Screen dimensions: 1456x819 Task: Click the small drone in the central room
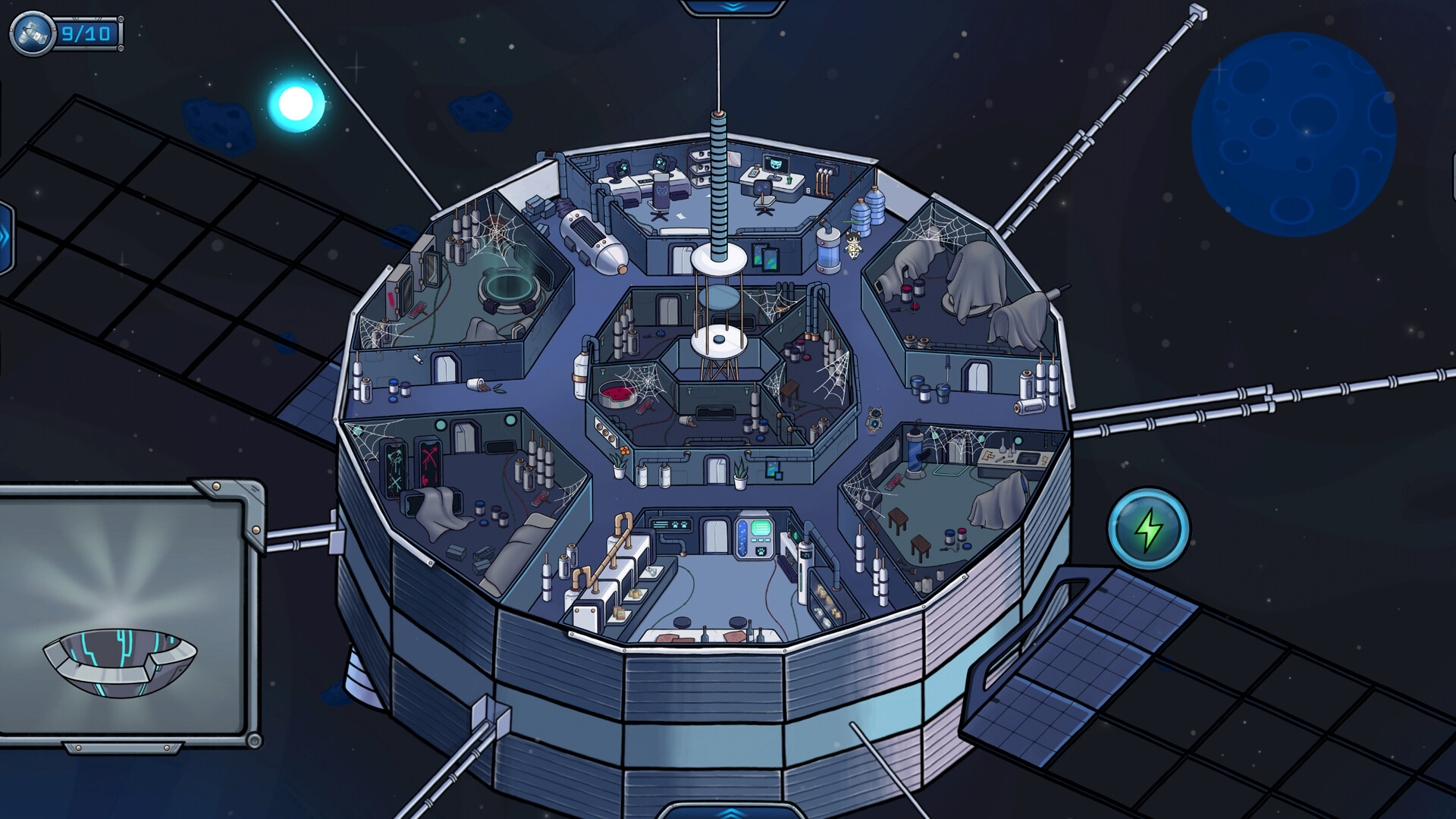pyautogui.click(x=874, y=420)
